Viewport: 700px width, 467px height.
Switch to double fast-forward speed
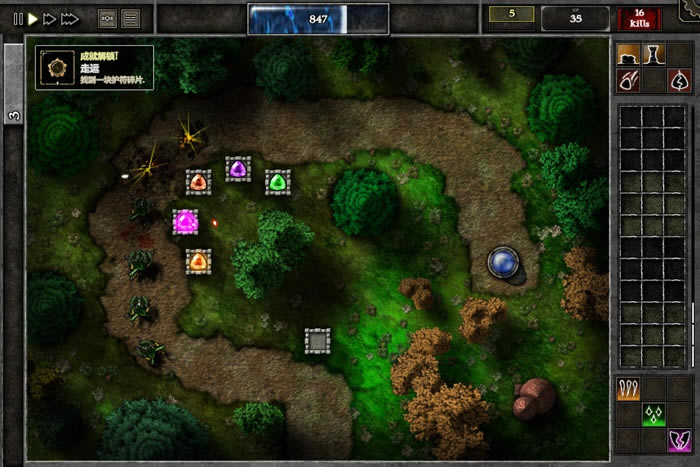pos(49,18)
